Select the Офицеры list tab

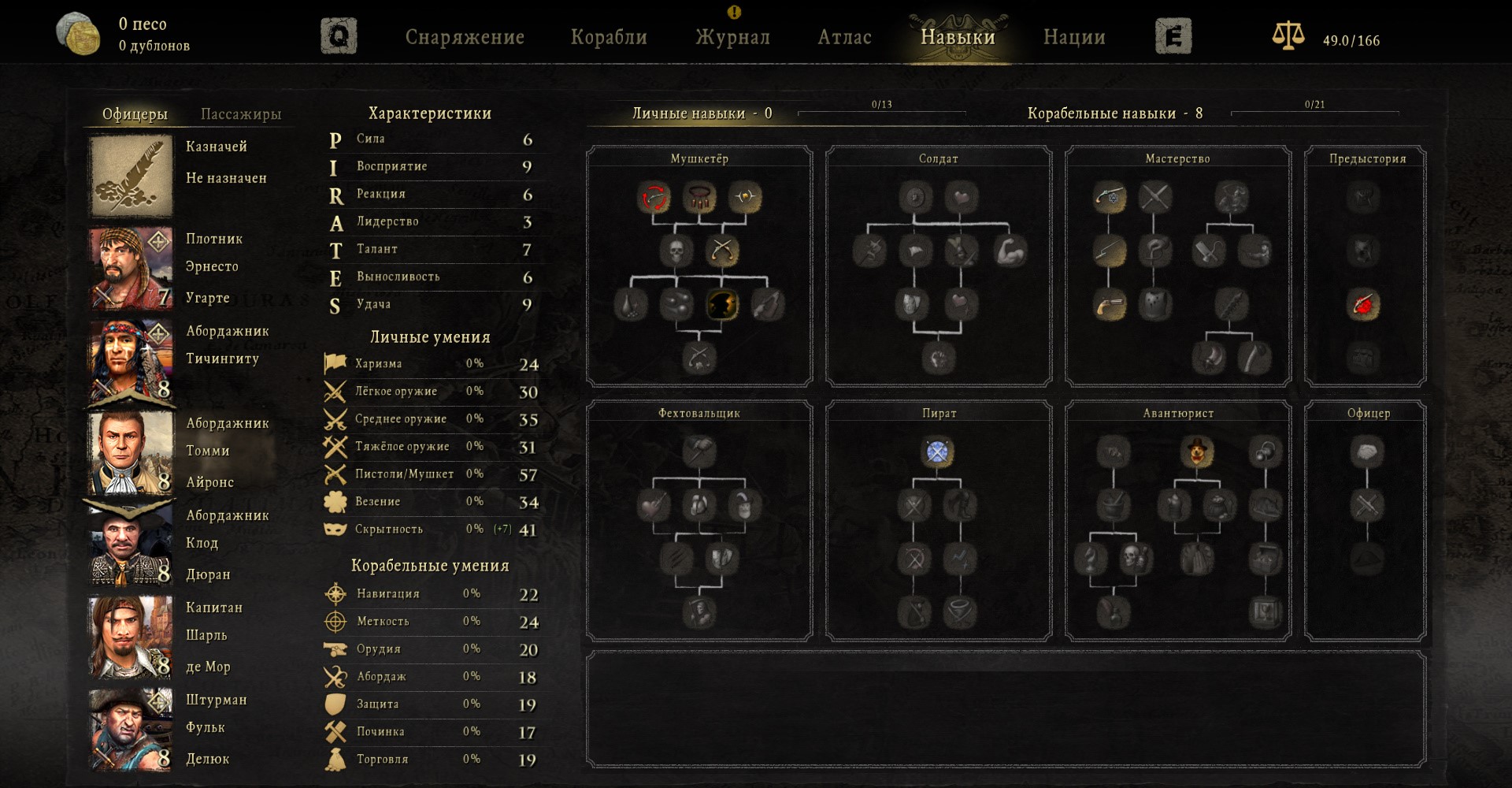(x=135, y=114)
